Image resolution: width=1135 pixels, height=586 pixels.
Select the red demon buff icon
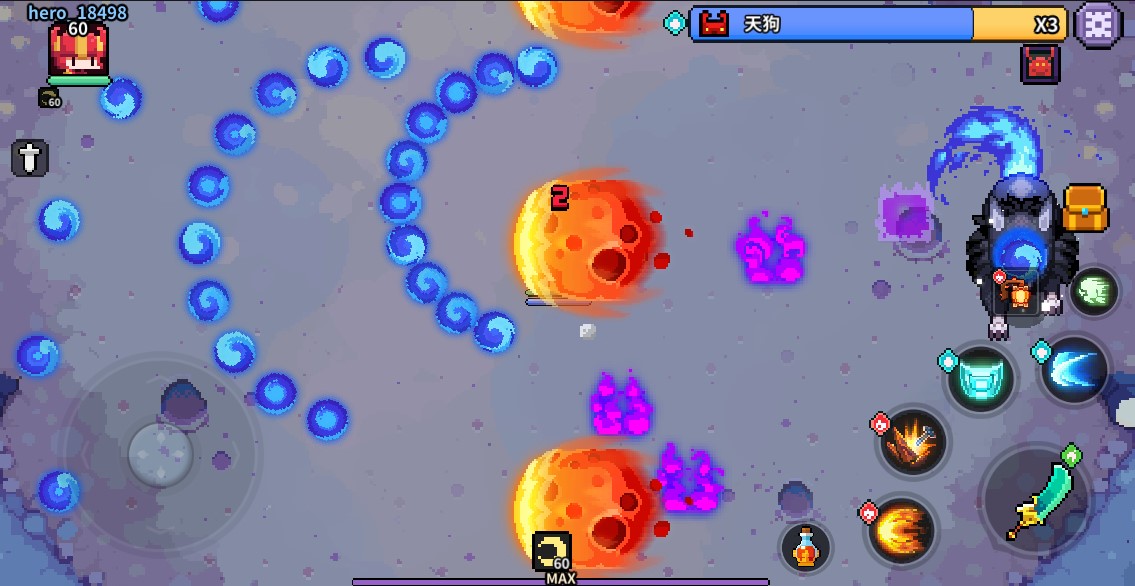point(1040,65)
